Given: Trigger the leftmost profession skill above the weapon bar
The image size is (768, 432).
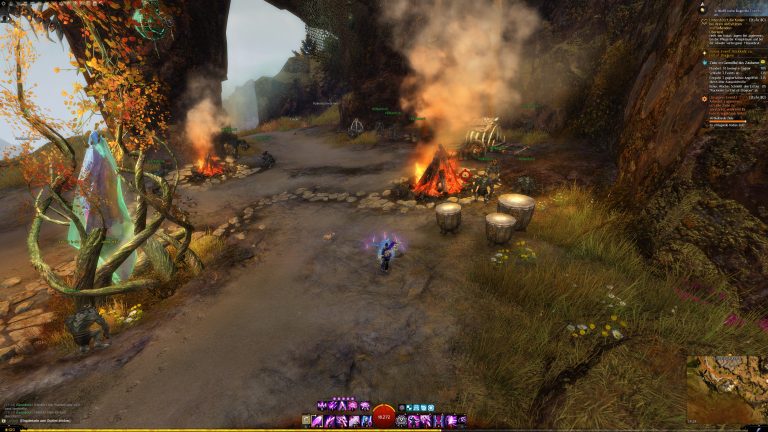Looking at the screenshot, I should point(322,405).
